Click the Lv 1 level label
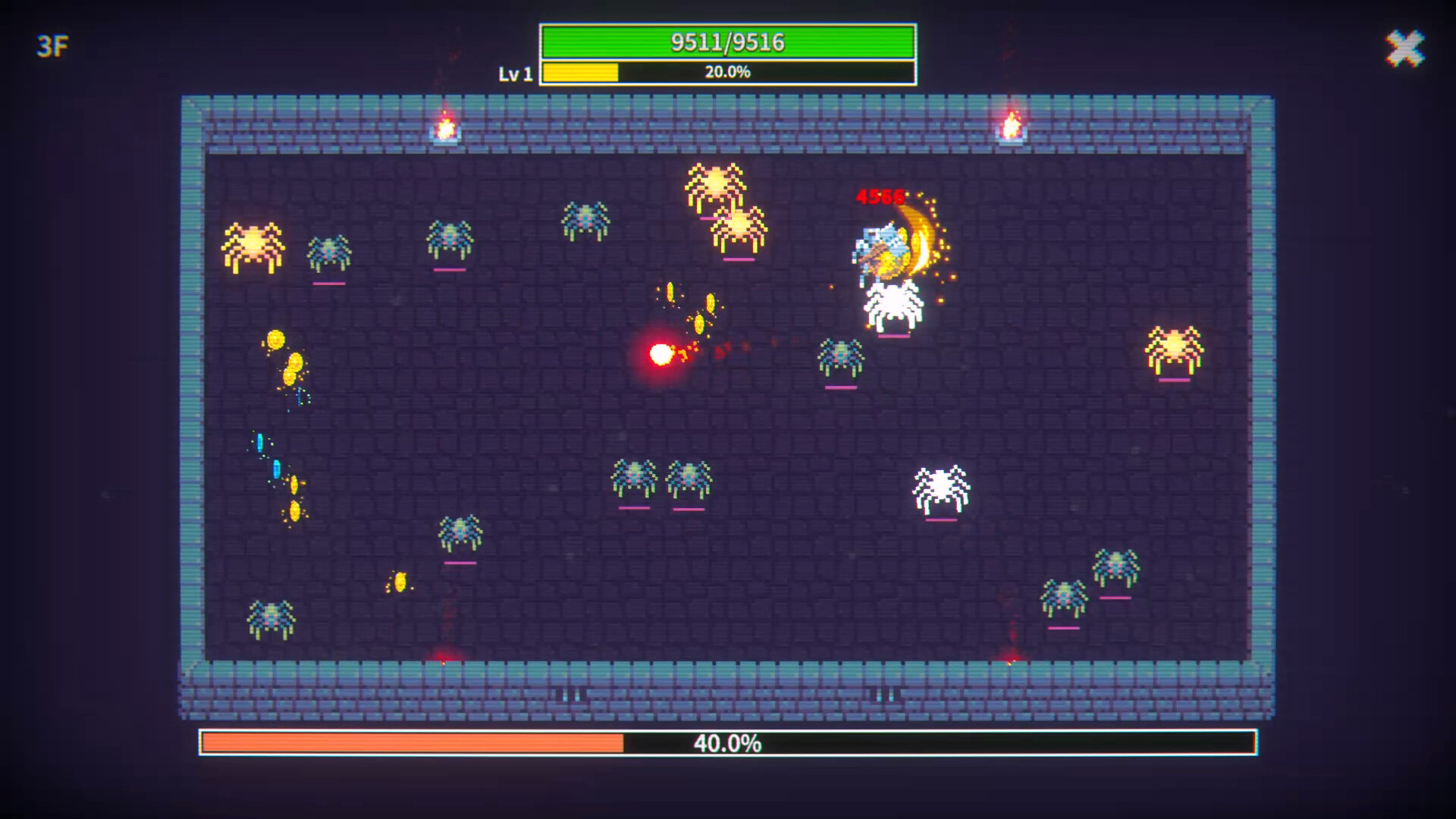This screenshot has width=1456, height=819. point(516,72)
